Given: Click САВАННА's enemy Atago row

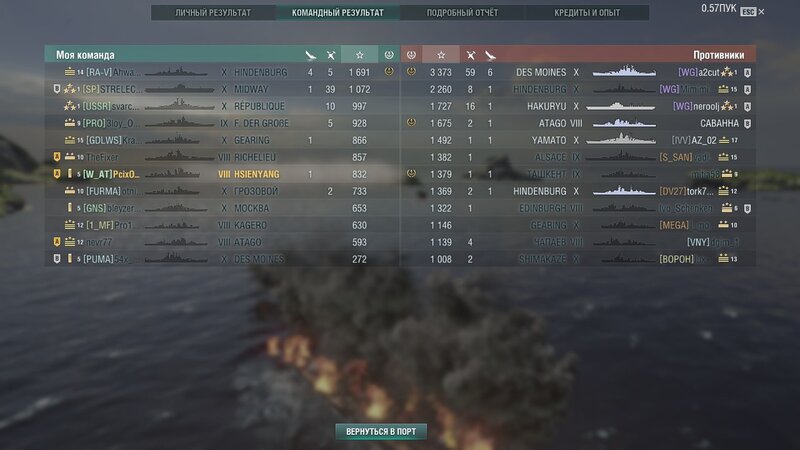Looking at the screenshot, I should point(578,123).
